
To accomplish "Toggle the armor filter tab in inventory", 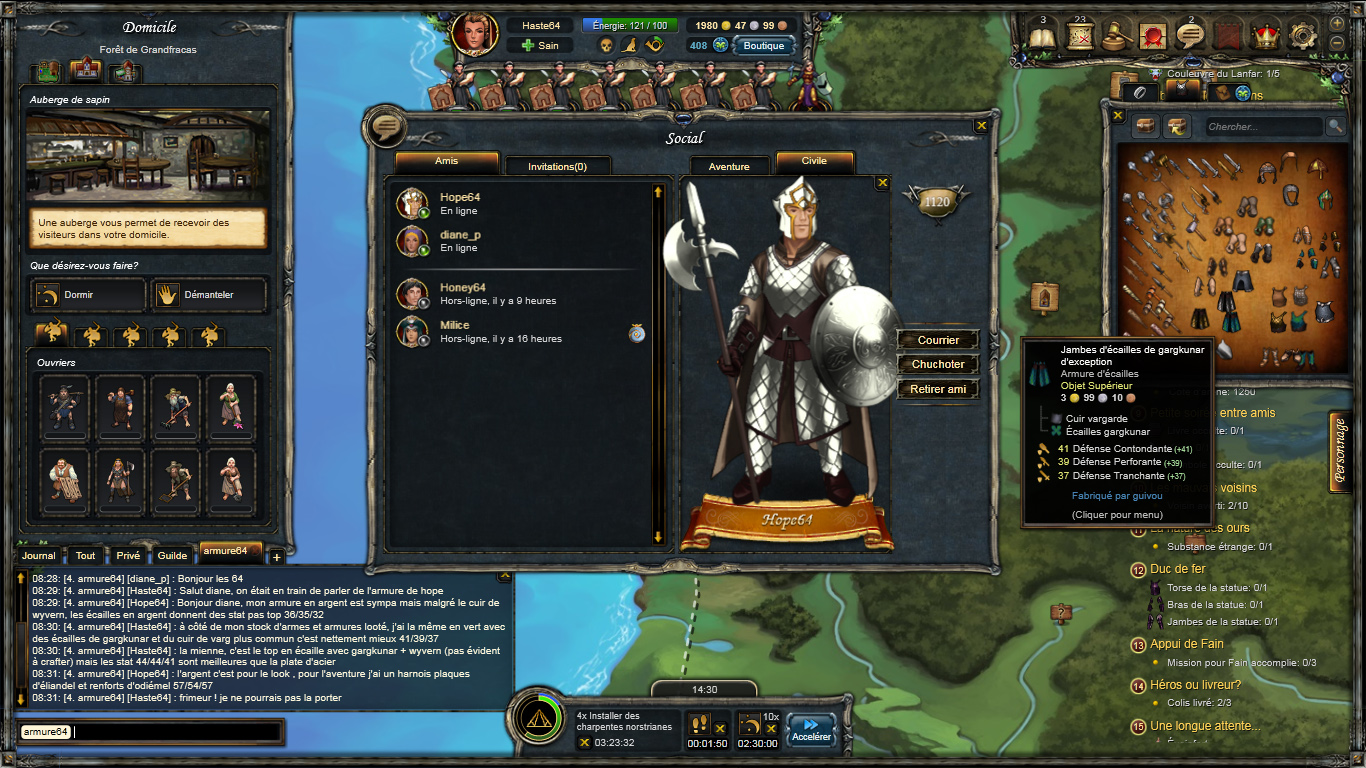I will tap(1182, 89).
